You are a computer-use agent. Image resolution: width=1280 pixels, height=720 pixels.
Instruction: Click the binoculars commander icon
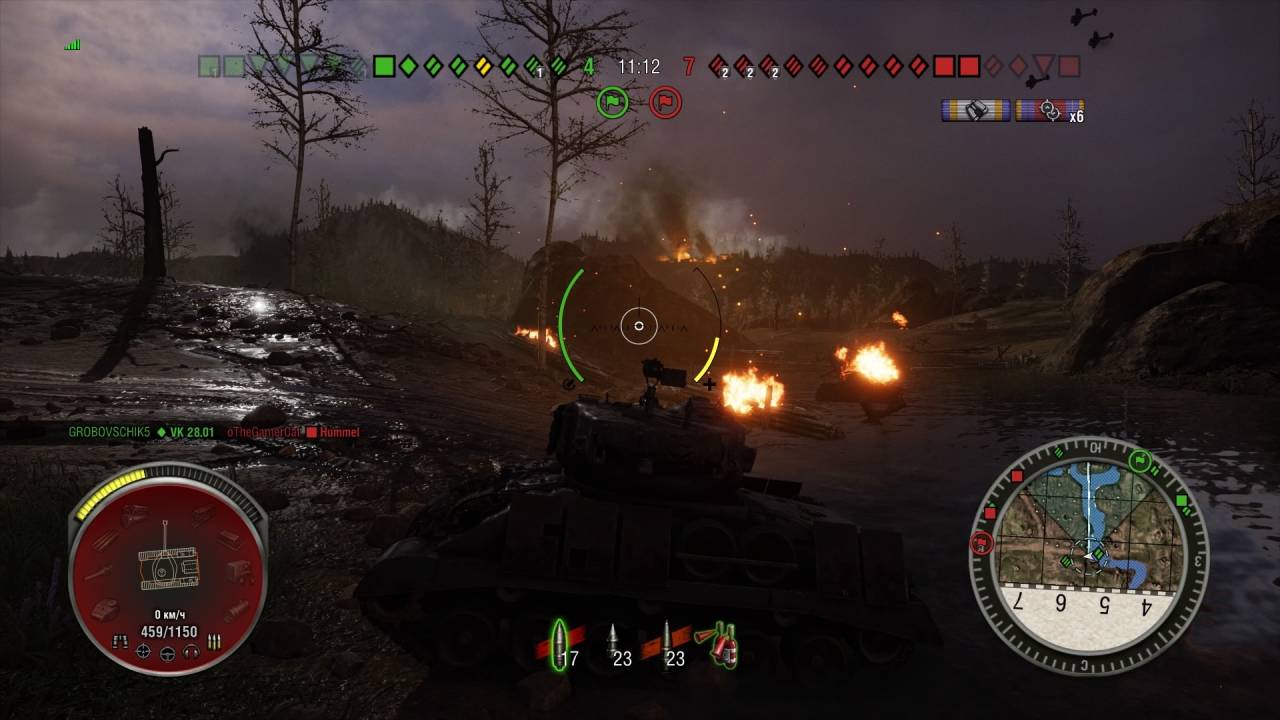point(122,641)
